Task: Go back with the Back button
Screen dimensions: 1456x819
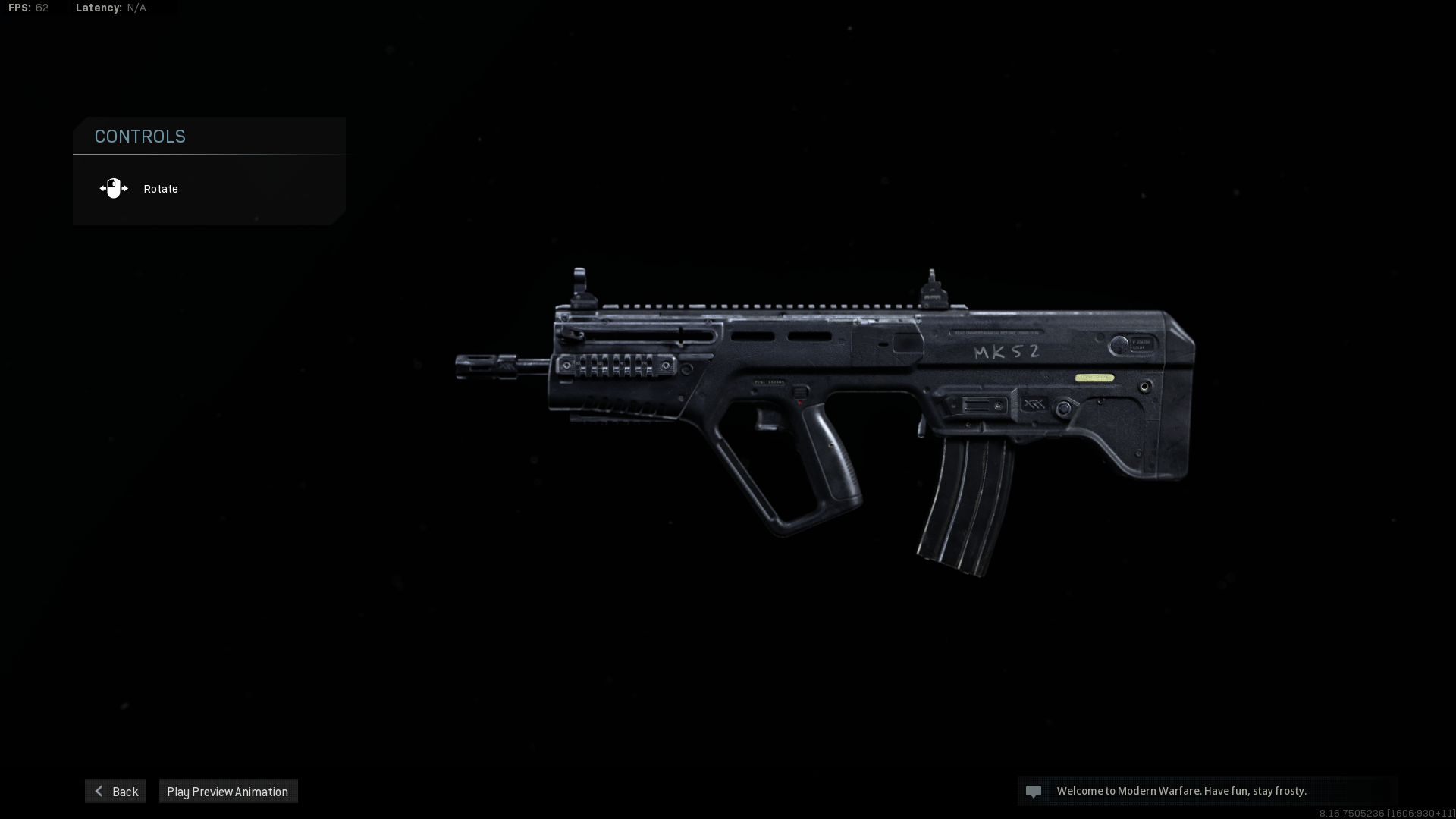Action: tap(115, 791)
